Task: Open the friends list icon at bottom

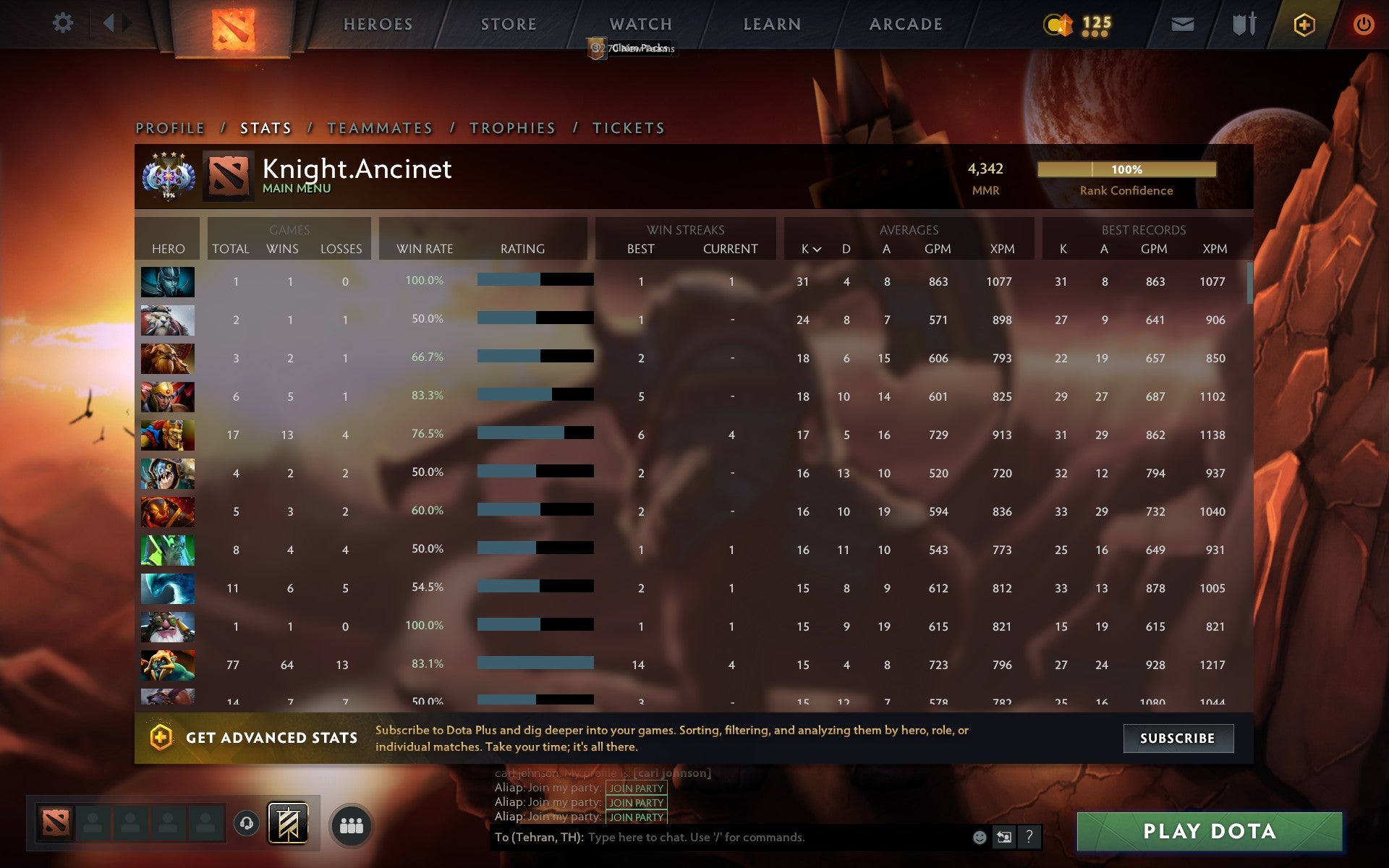Action: 352,824
